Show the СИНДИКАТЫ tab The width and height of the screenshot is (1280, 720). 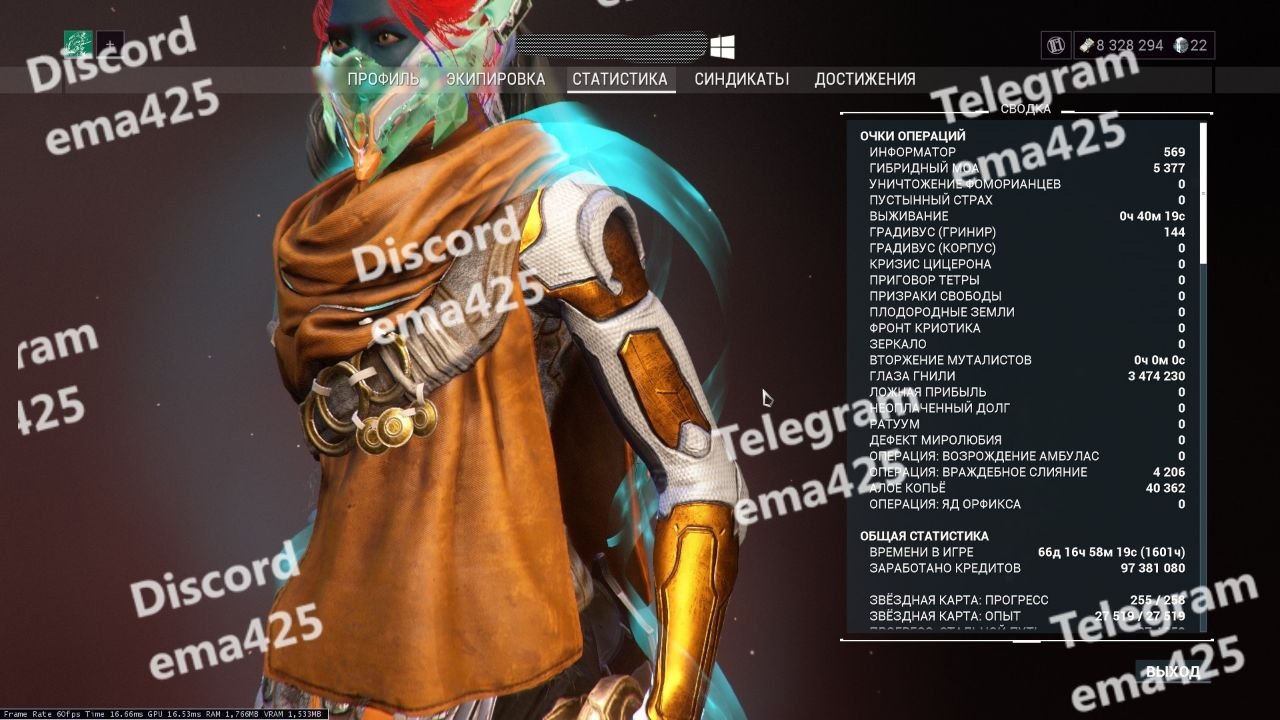coord(742,79)
